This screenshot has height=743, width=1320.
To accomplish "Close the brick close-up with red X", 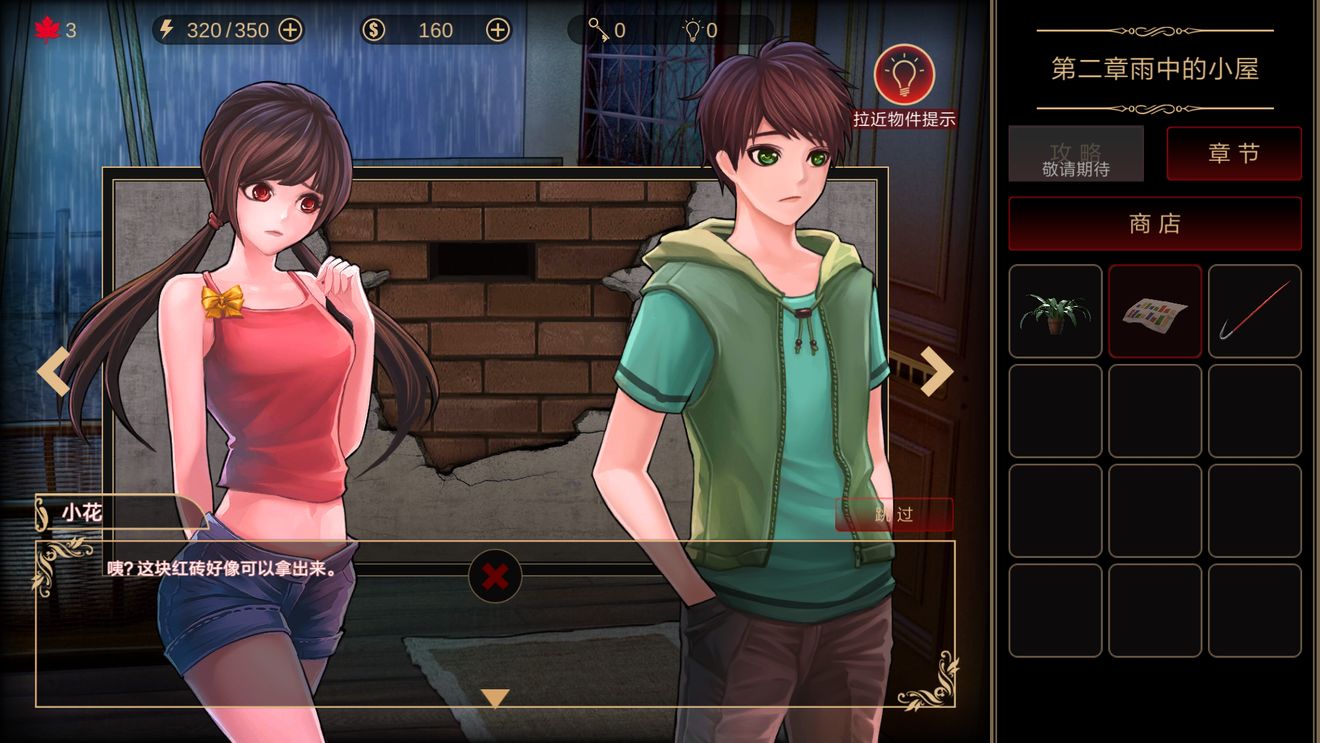I will (x=495, y=576).
